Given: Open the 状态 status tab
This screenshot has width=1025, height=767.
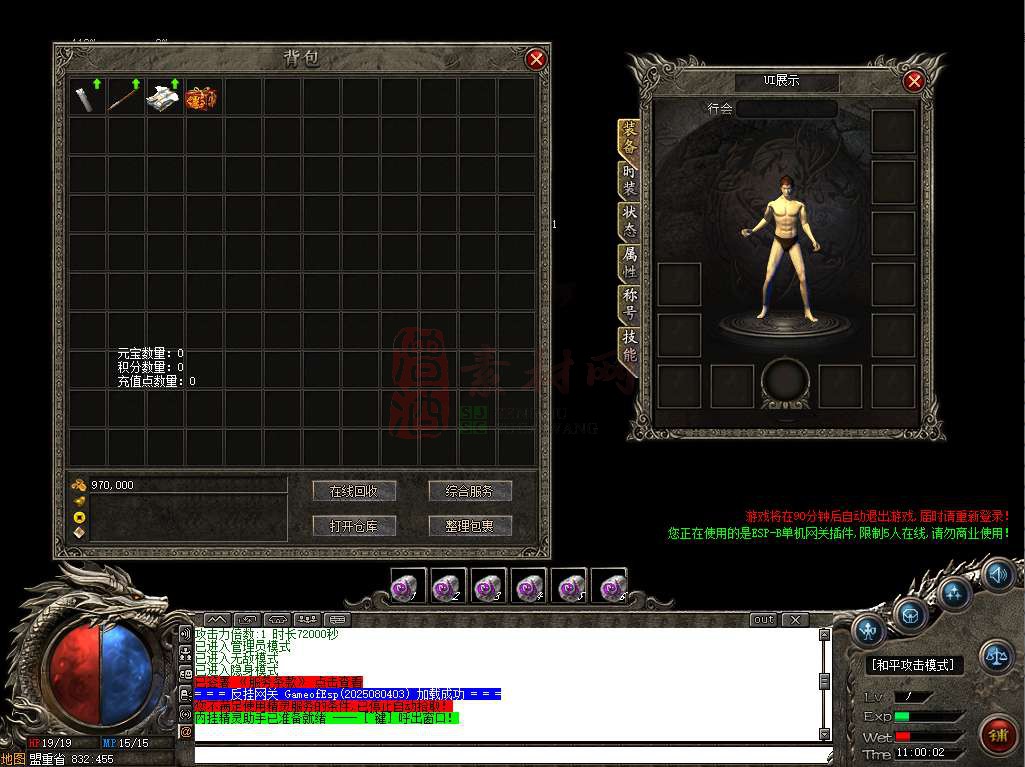Looking at the screenshot, I should (629, 219).
